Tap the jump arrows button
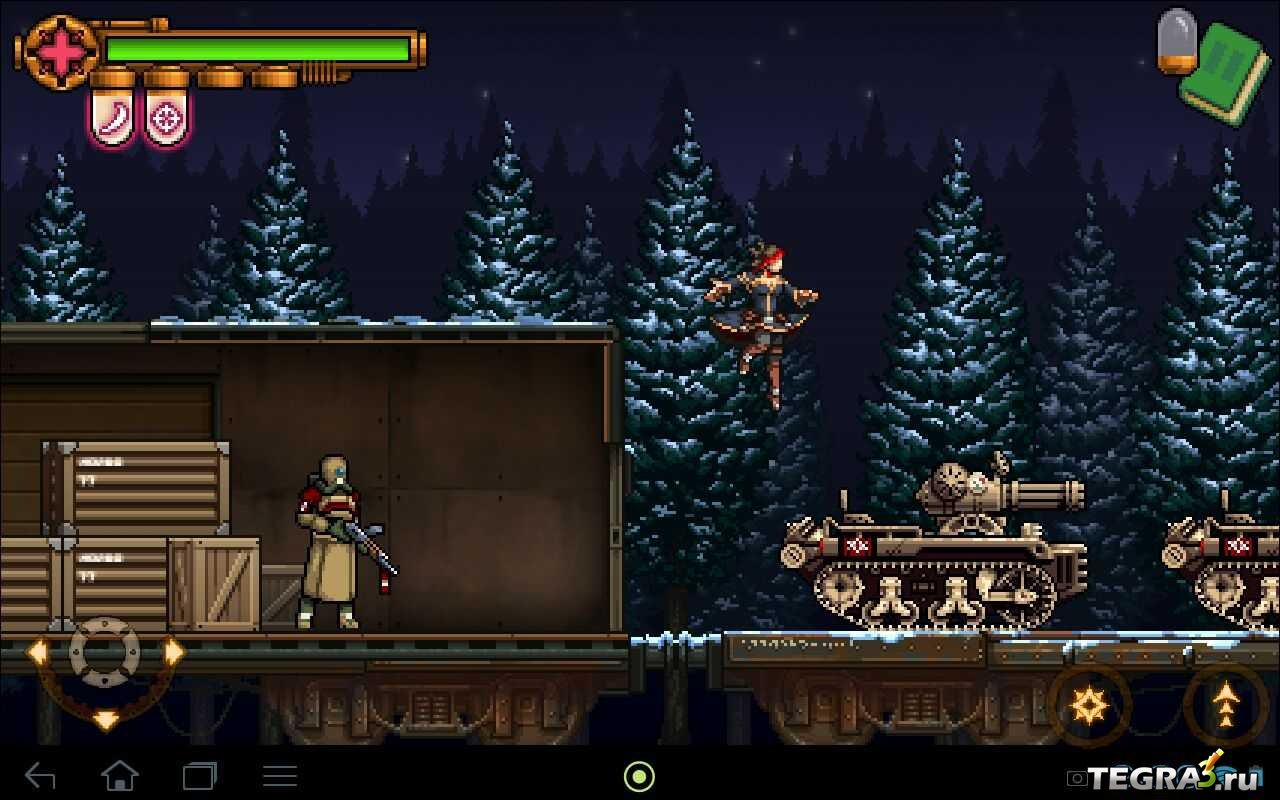 tap(1225, 706)
